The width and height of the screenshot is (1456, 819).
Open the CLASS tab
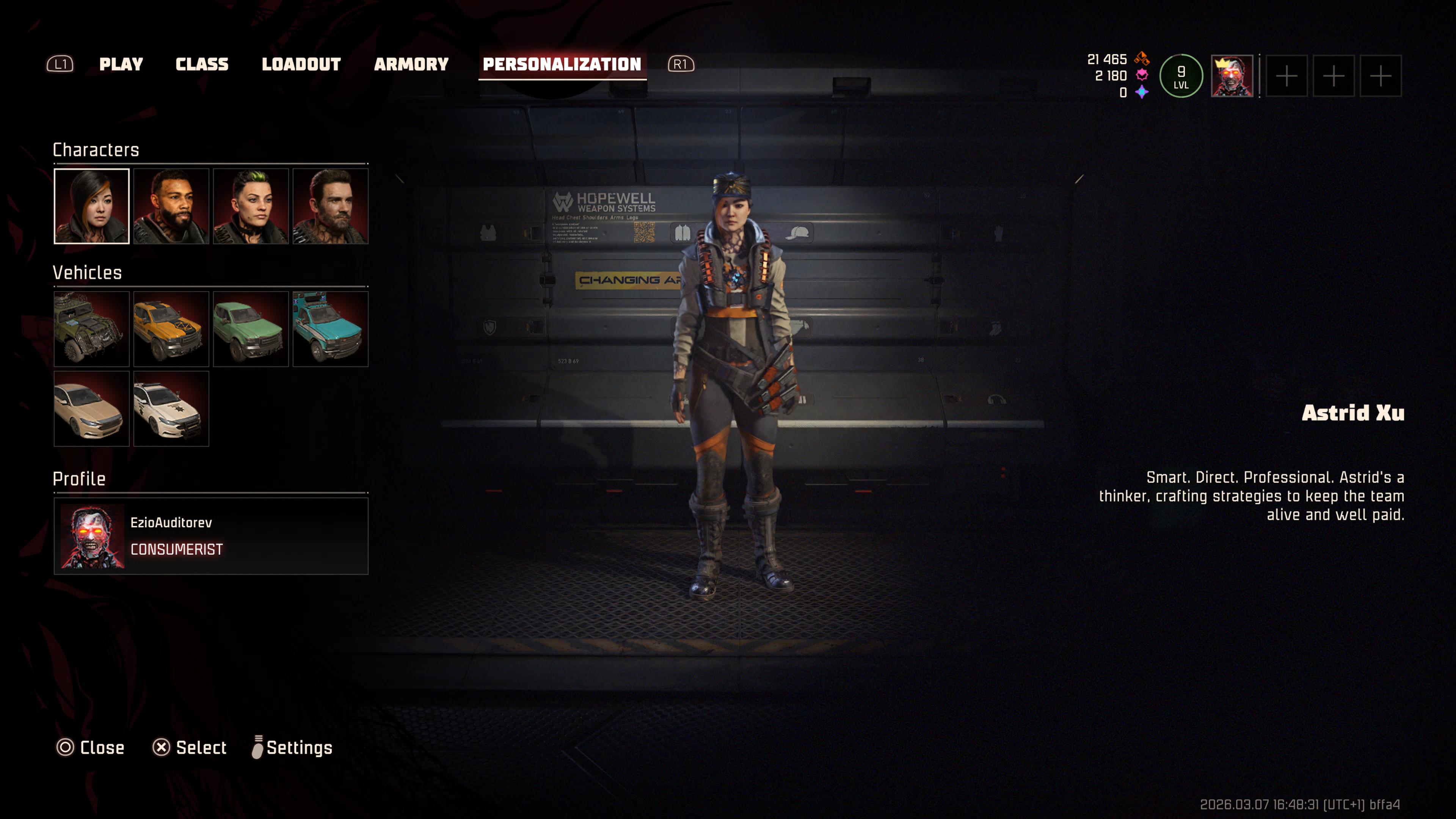tap(202, 64)
